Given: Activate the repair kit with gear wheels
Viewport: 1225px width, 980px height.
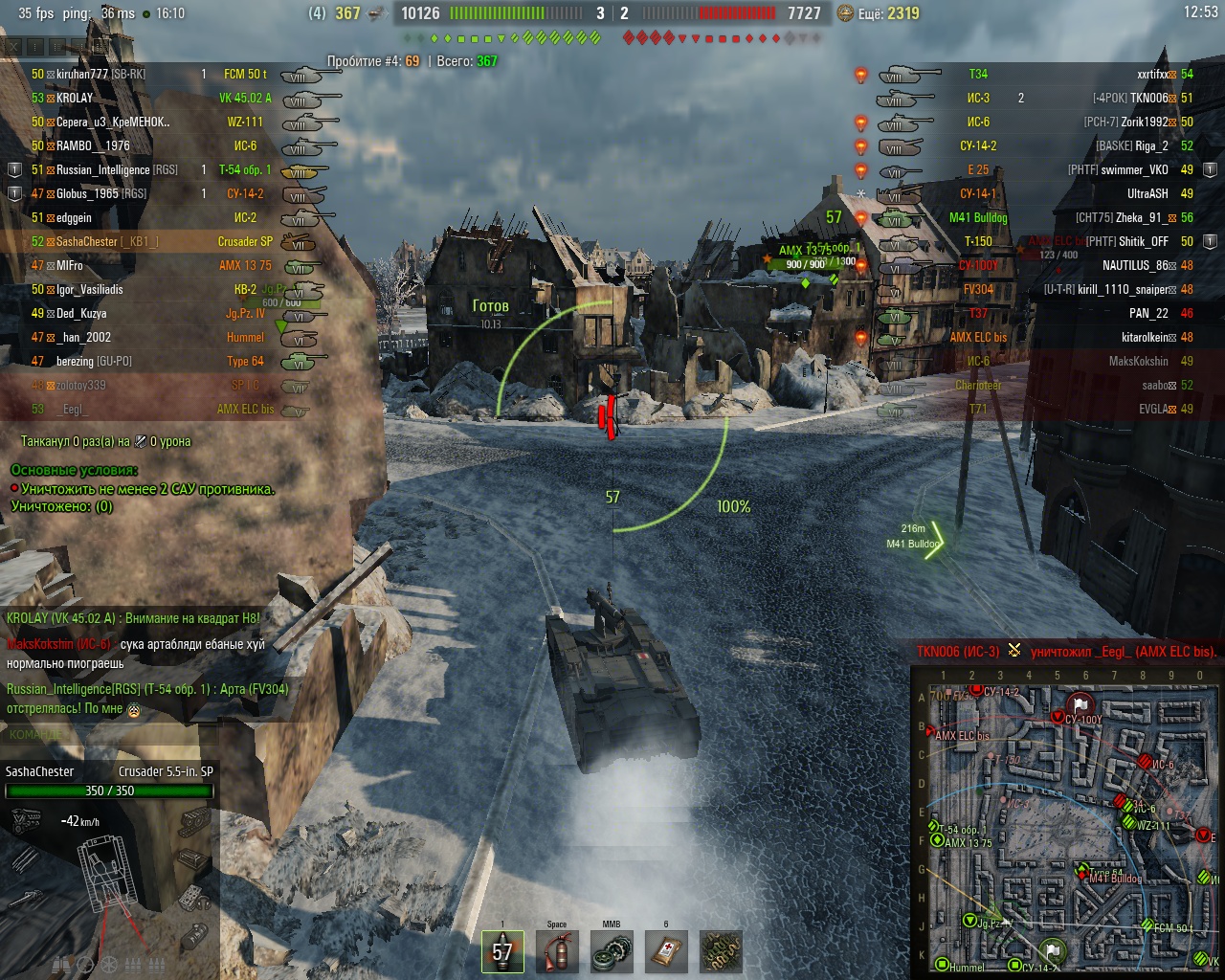Looking at the screenshot, I should click(611, 951).
